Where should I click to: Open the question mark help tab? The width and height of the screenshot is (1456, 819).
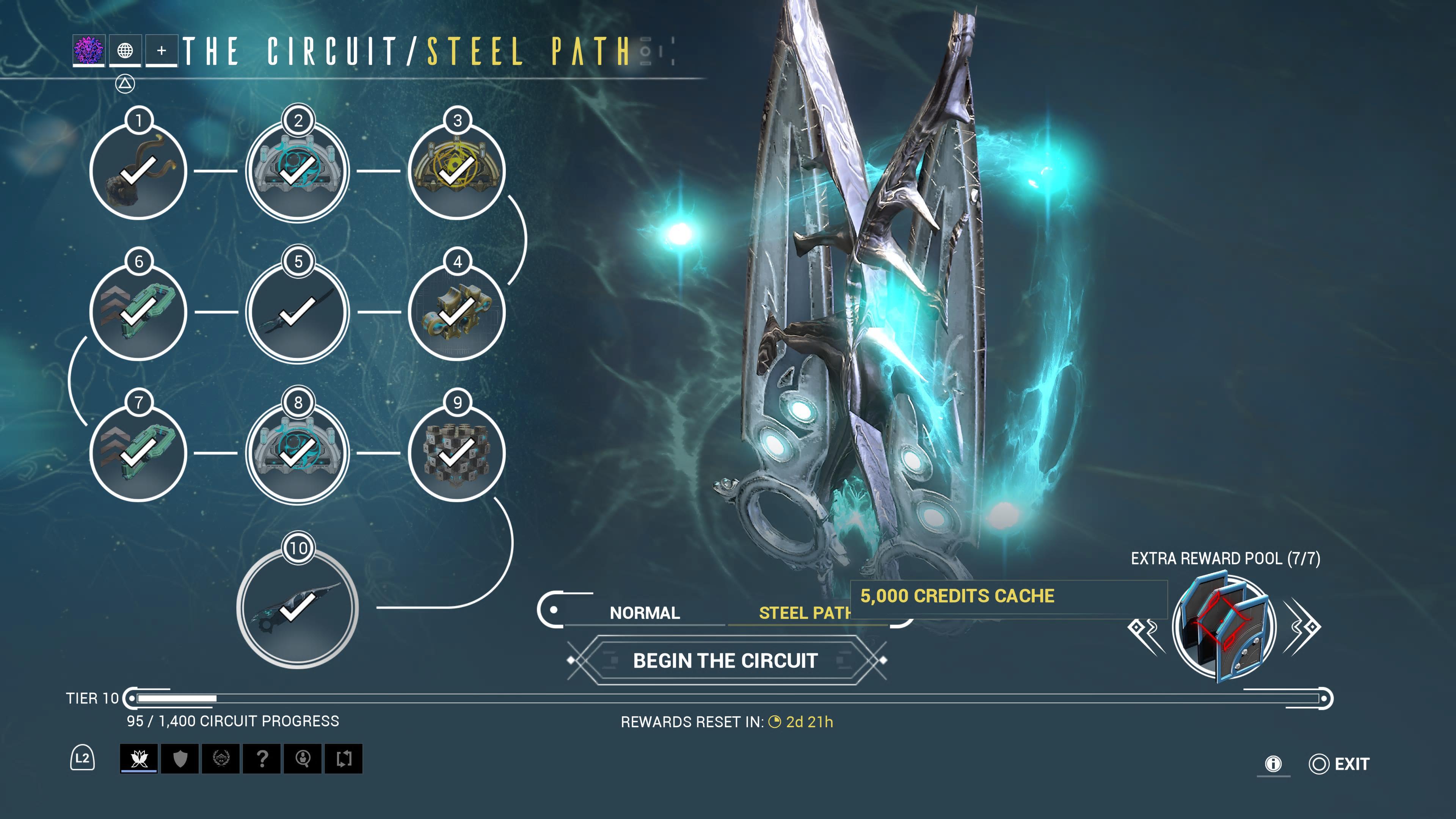point(262,758)
